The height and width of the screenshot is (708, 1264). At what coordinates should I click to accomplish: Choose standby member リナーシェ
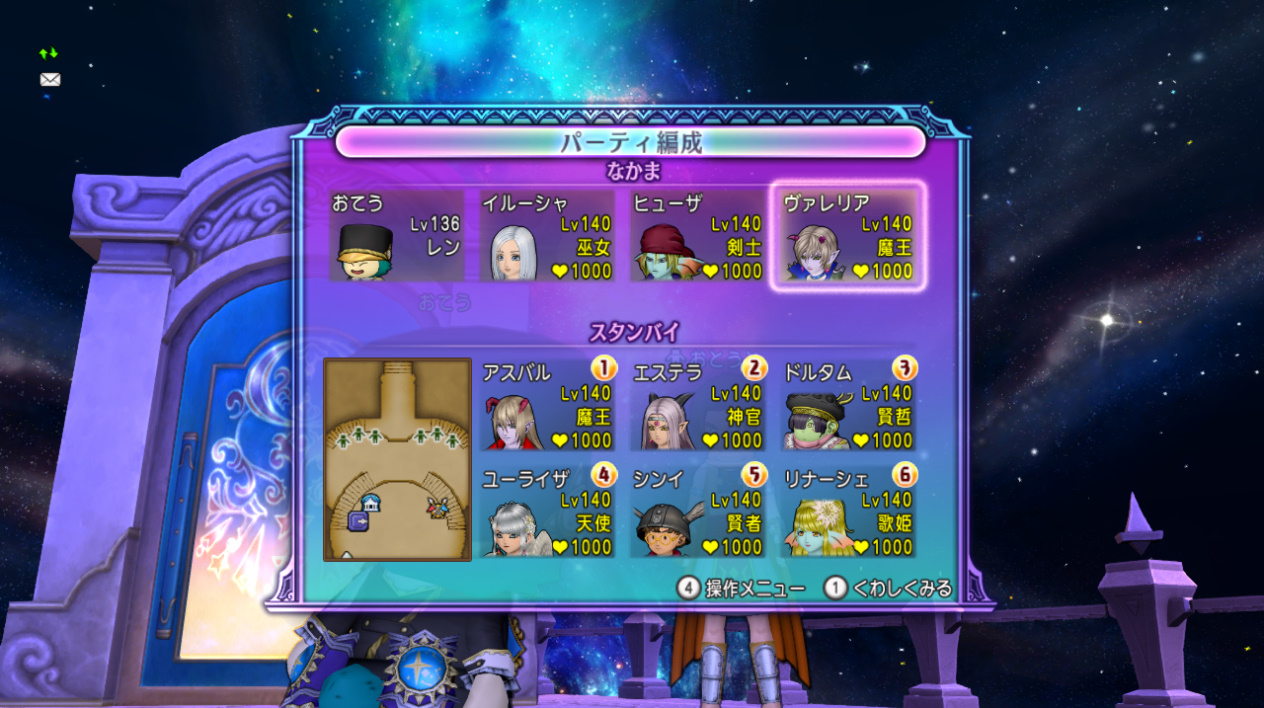[848, 512]
